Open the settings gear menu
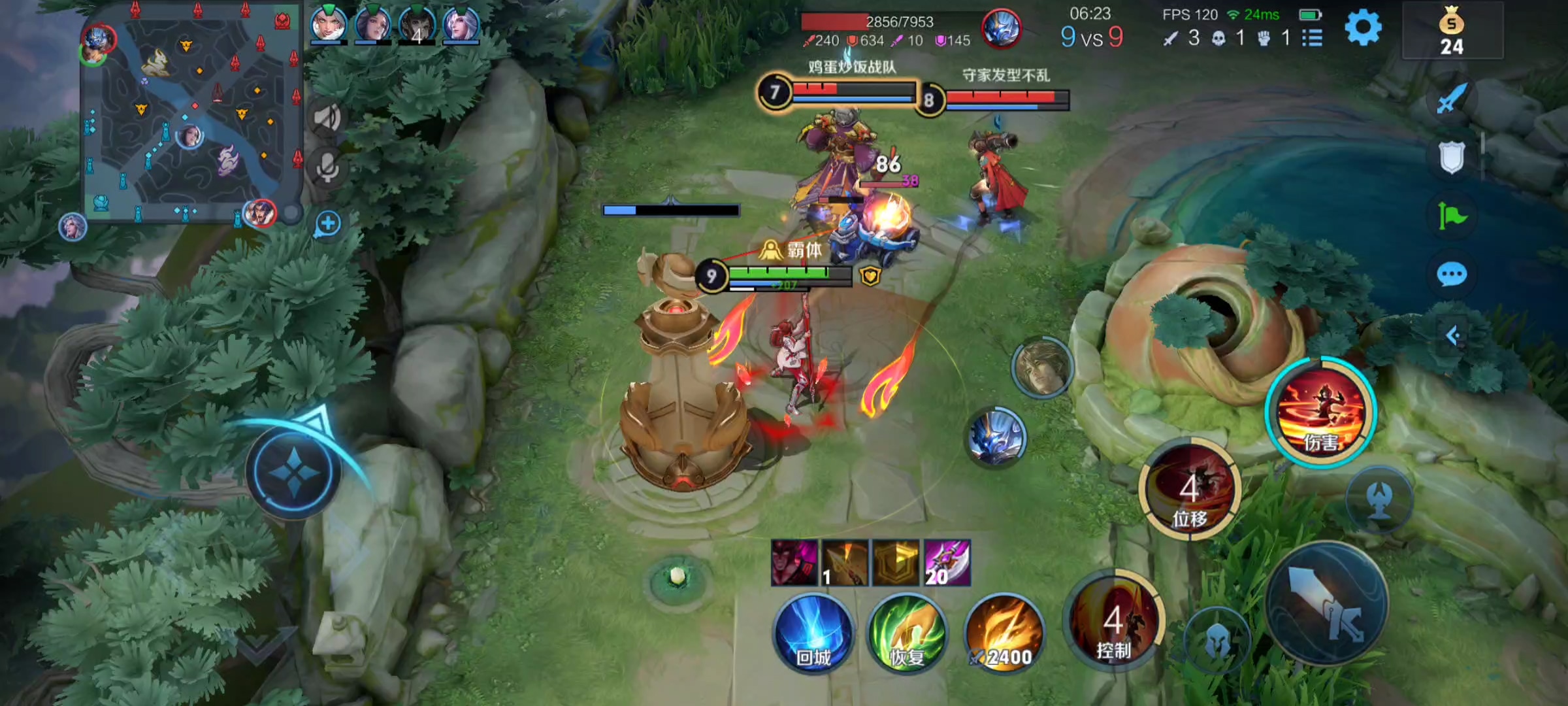1568x706 pixels. tap(1363, 29)
